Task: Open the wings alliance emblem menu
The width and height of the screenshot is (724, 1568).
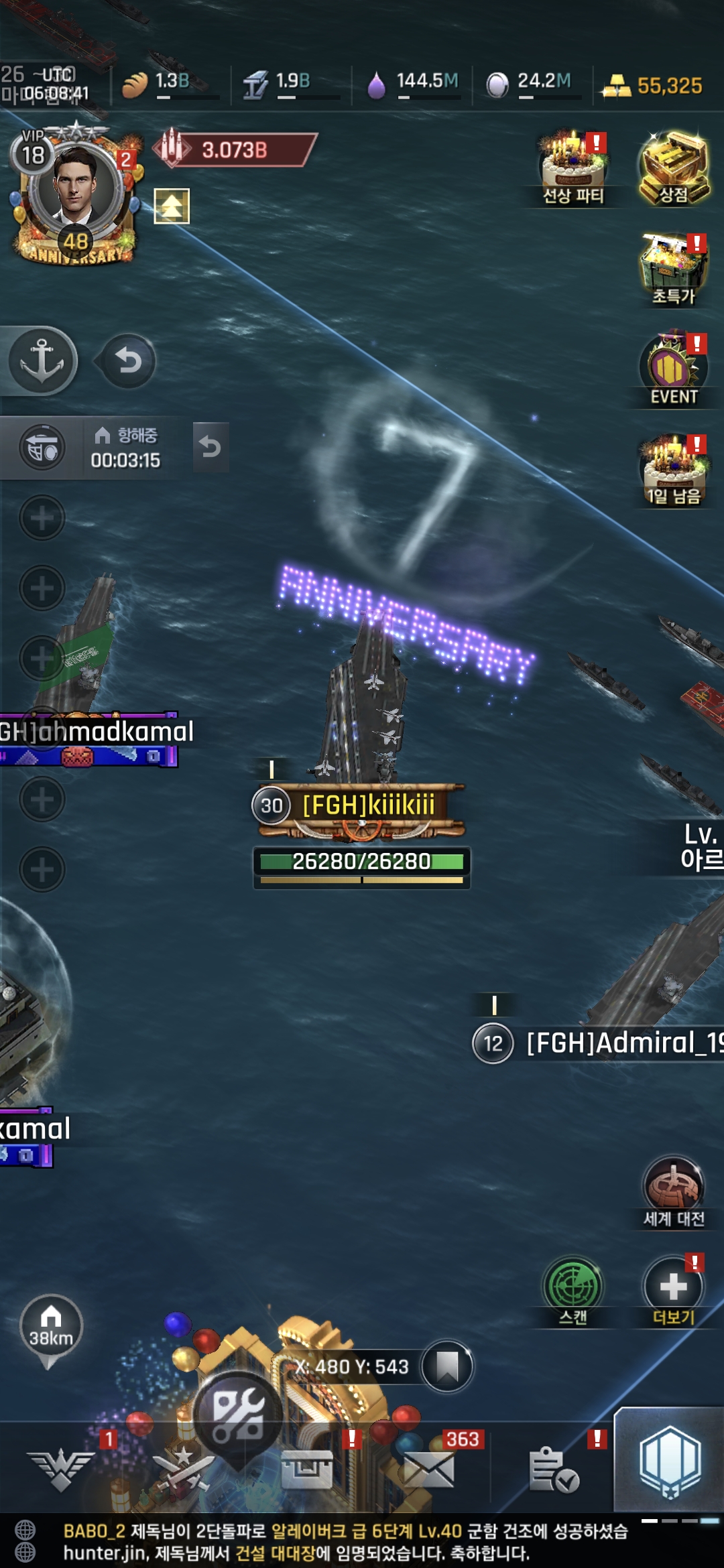Action: tap(61, 1470)
